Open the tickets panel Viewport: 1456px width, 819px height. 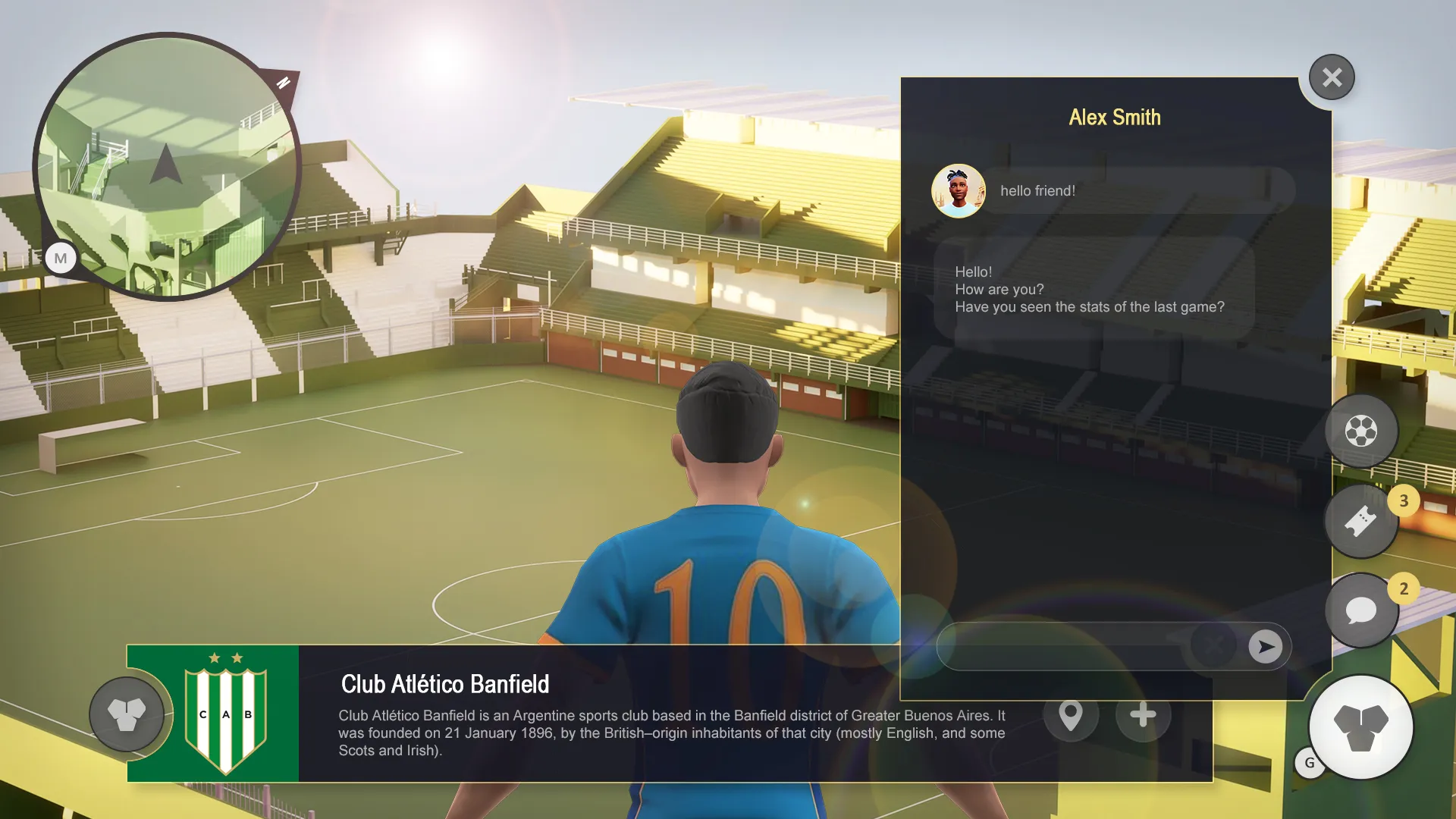click(1361, 521)
